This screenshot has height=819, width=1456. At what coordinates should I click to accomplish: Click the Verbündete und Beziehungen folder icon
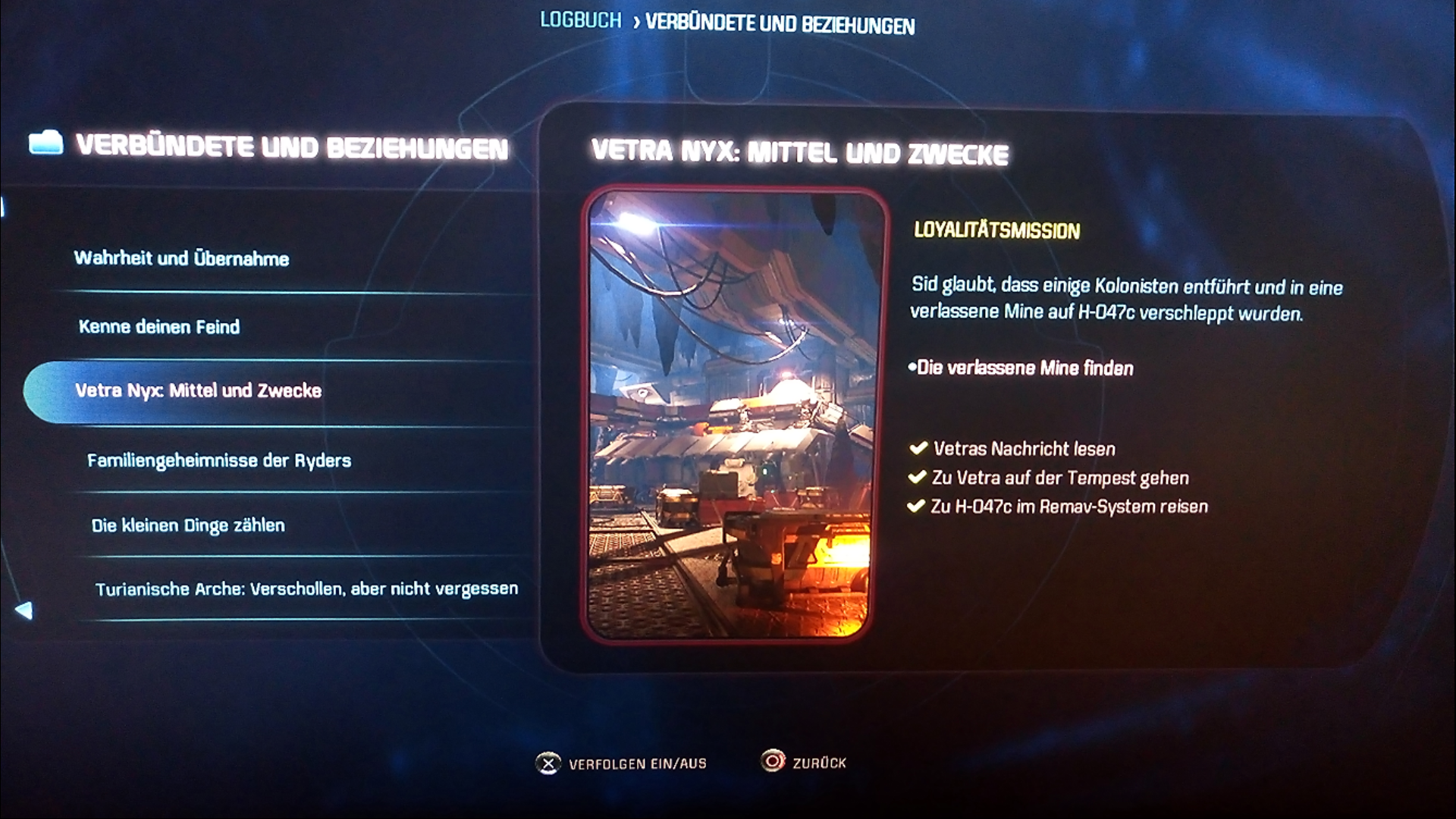[45, 143]
